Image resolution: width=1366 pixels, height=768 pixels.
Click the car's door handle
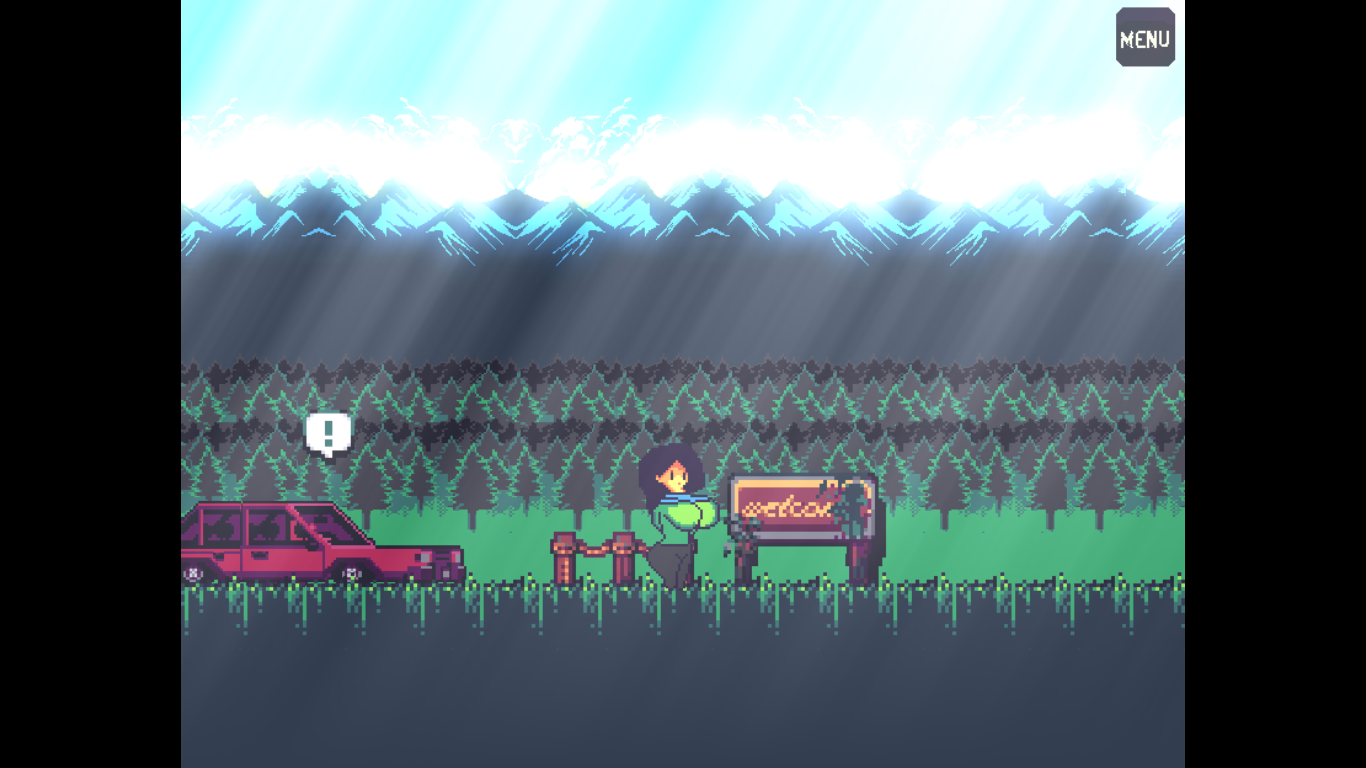(x=260, y=556)
